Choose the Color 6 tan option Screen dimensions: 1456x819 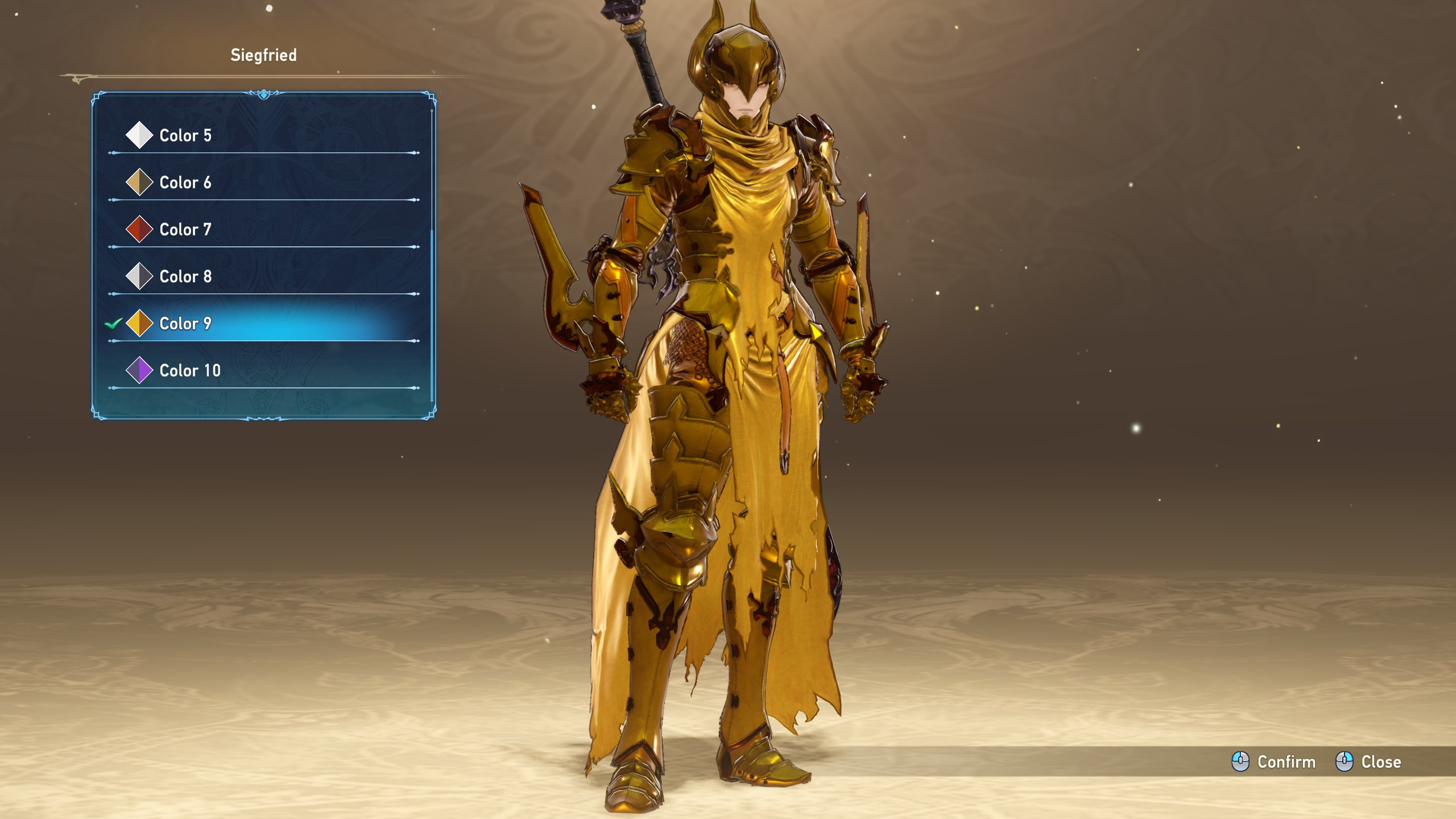click(x=185, y=183)
